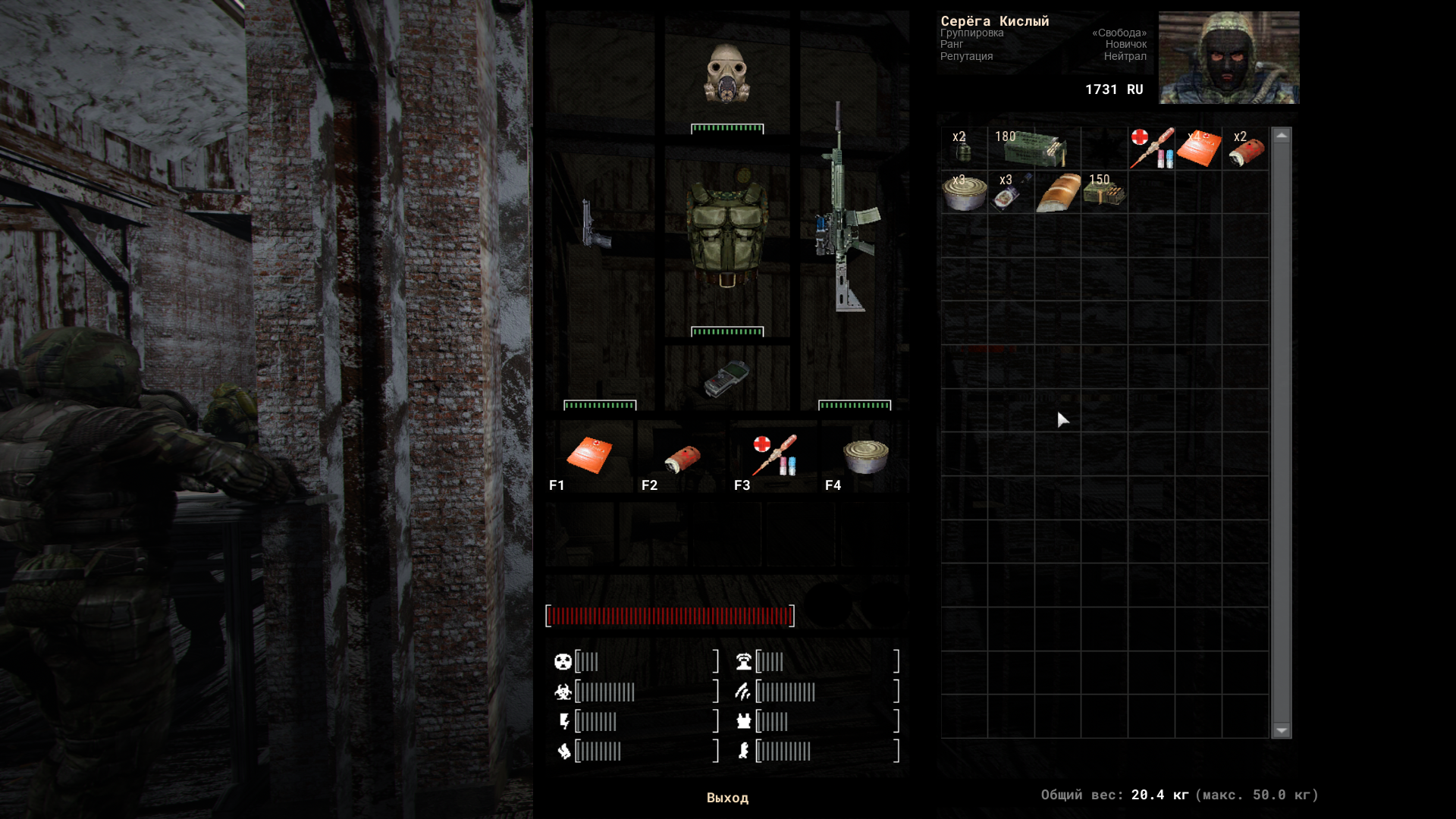Use the orange medkit in quick slot F1
The image size is (1456, 819).
[x=589, y=455]
